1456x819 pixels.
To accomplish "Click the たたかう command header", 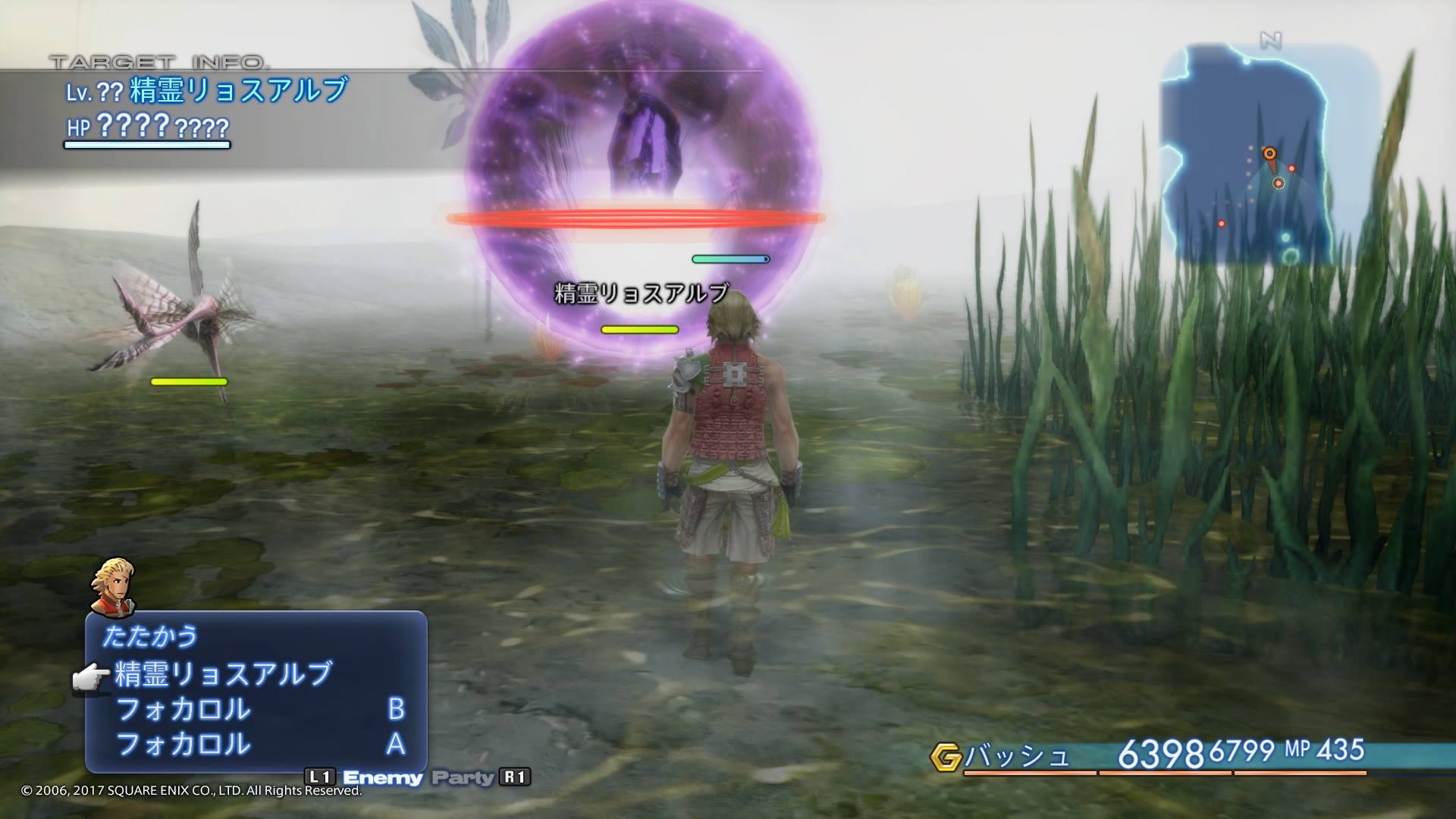I will (150, 635).
